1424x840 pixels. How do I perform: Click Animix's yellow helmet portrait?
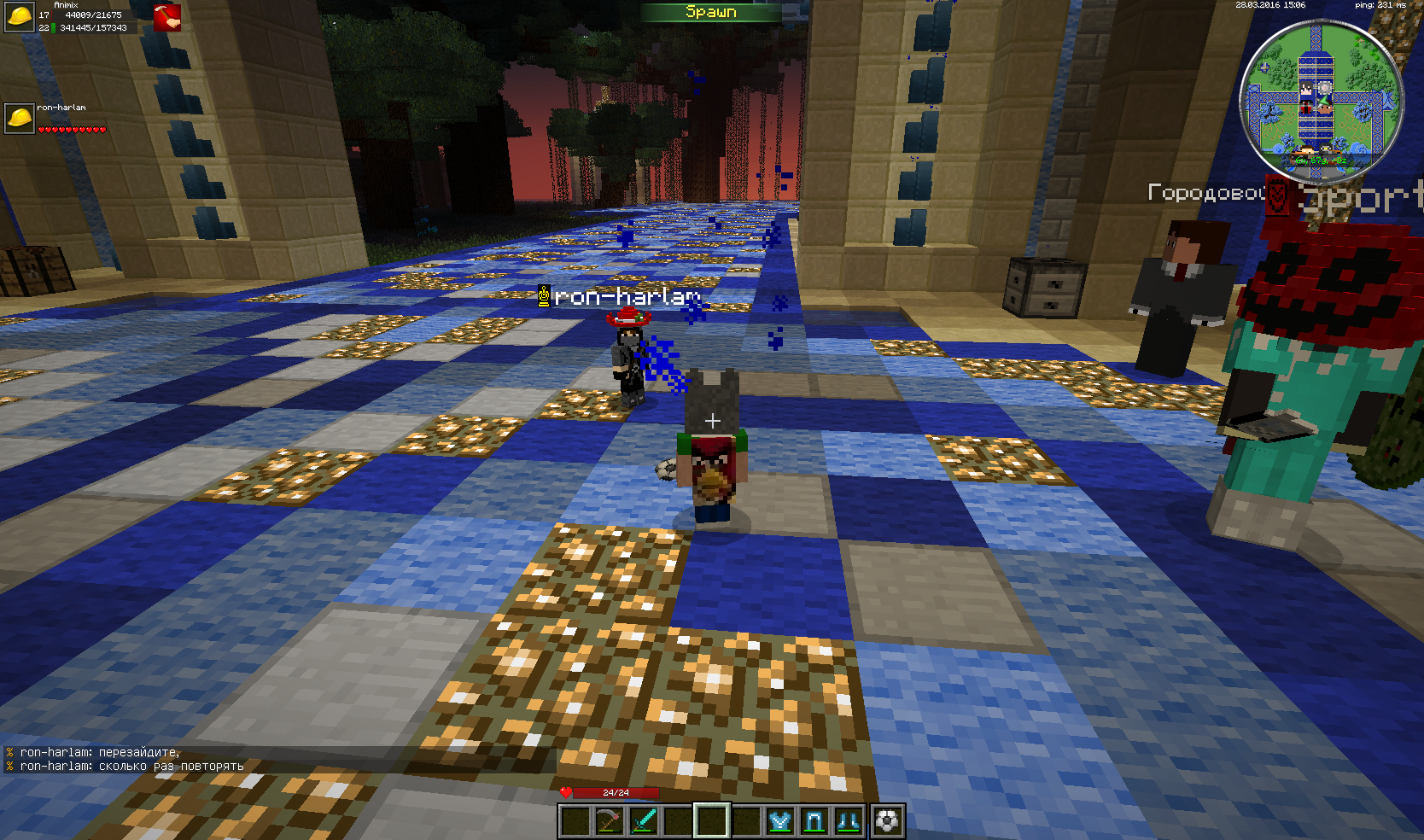[19, 17]
